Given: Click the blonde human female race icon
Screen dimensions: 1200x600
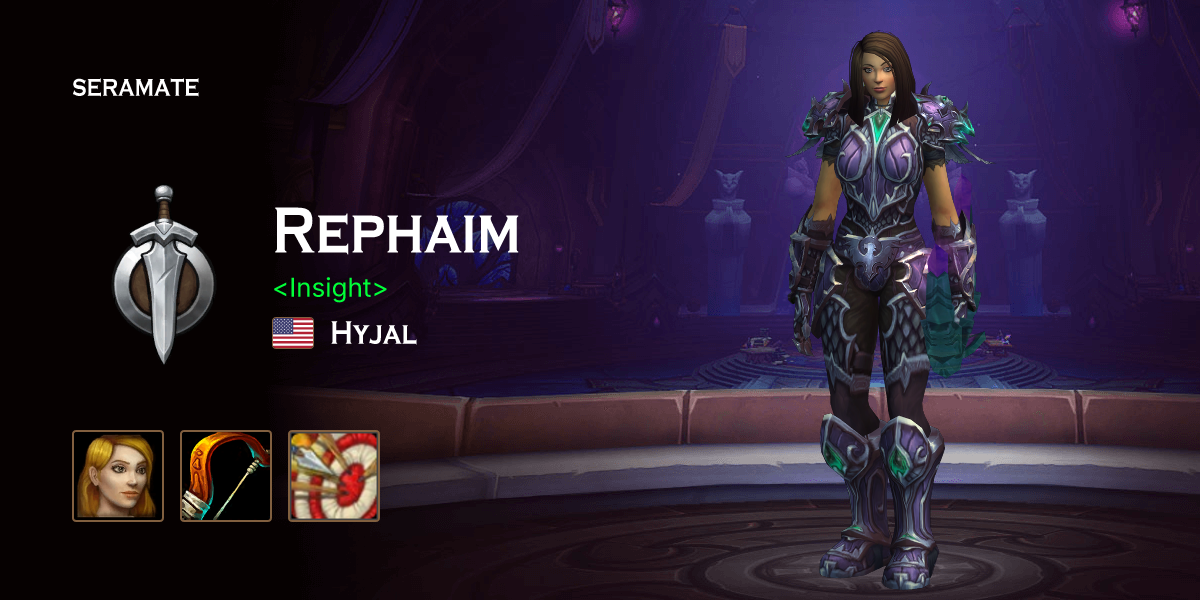Looking at the screenshot, I should pos(118,476).
